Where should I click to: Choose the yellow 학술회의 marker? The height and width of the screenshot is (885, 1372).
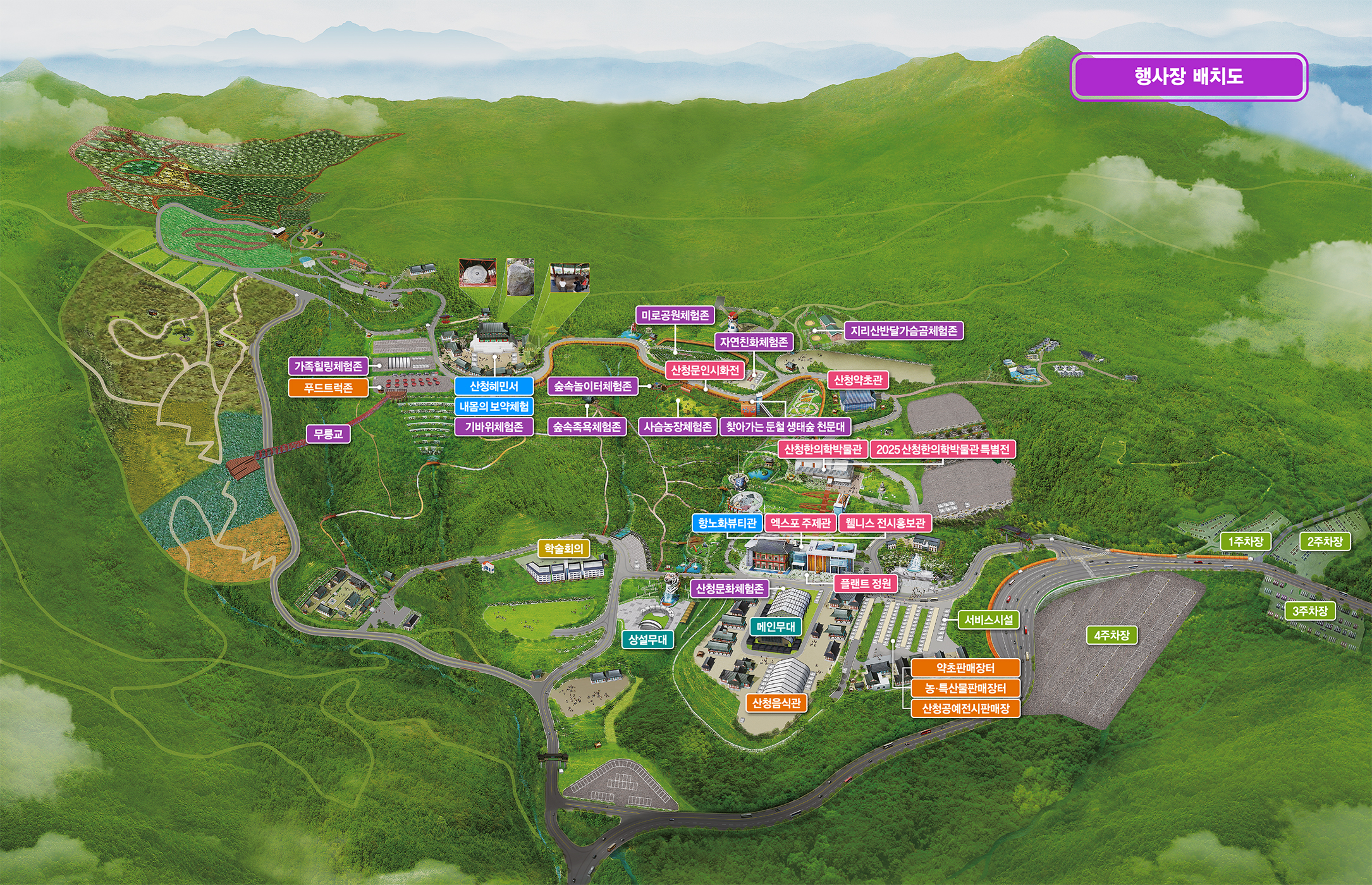pos(563,549)
